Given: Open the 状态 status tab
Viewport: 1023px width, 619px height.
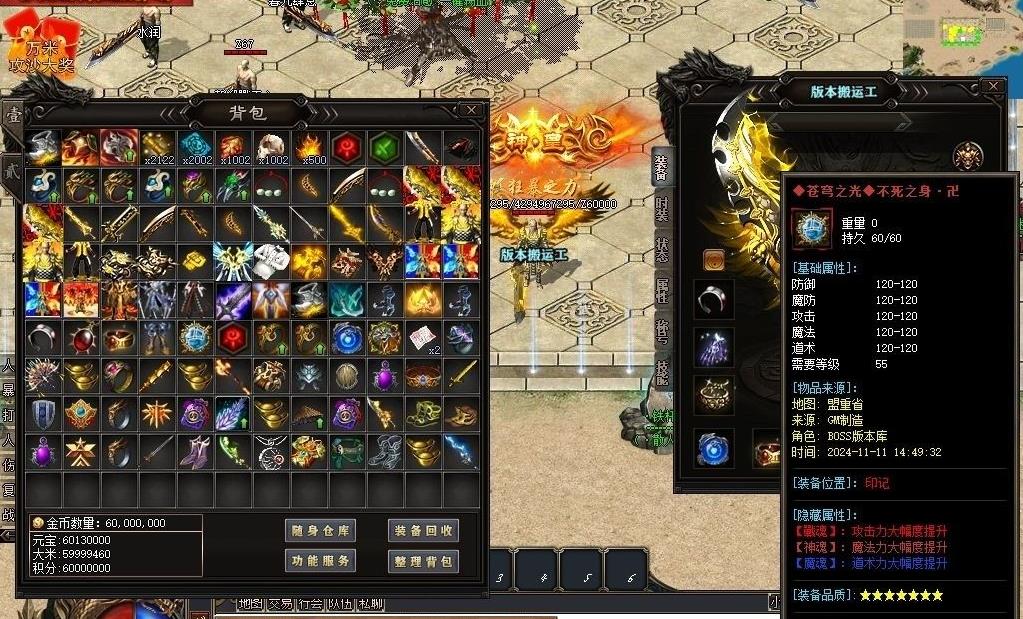Looking at the screenshot, I should click(662, 249).
